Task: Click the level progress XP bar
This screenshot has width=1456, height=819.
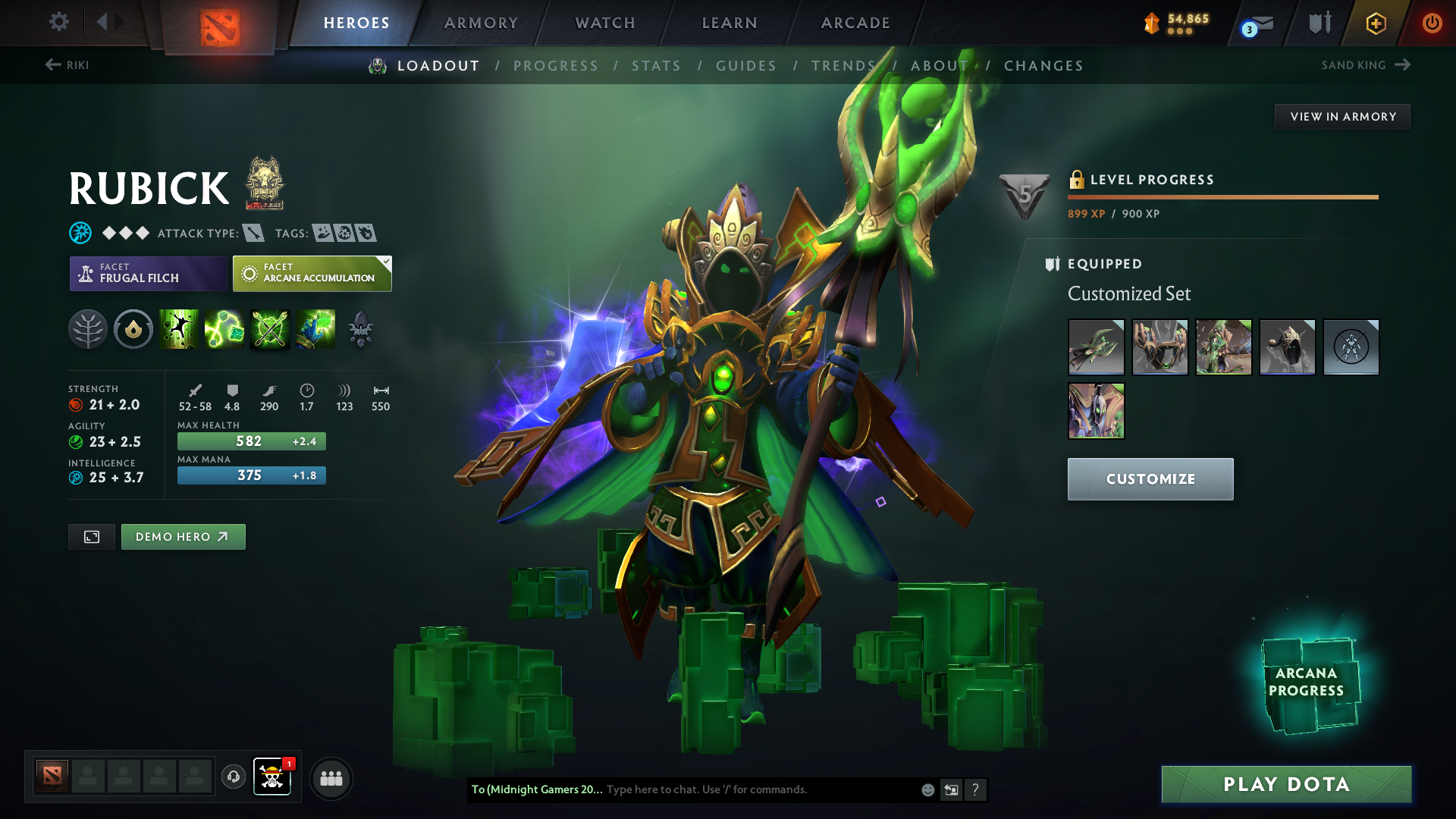Action: click(1222, 197)
